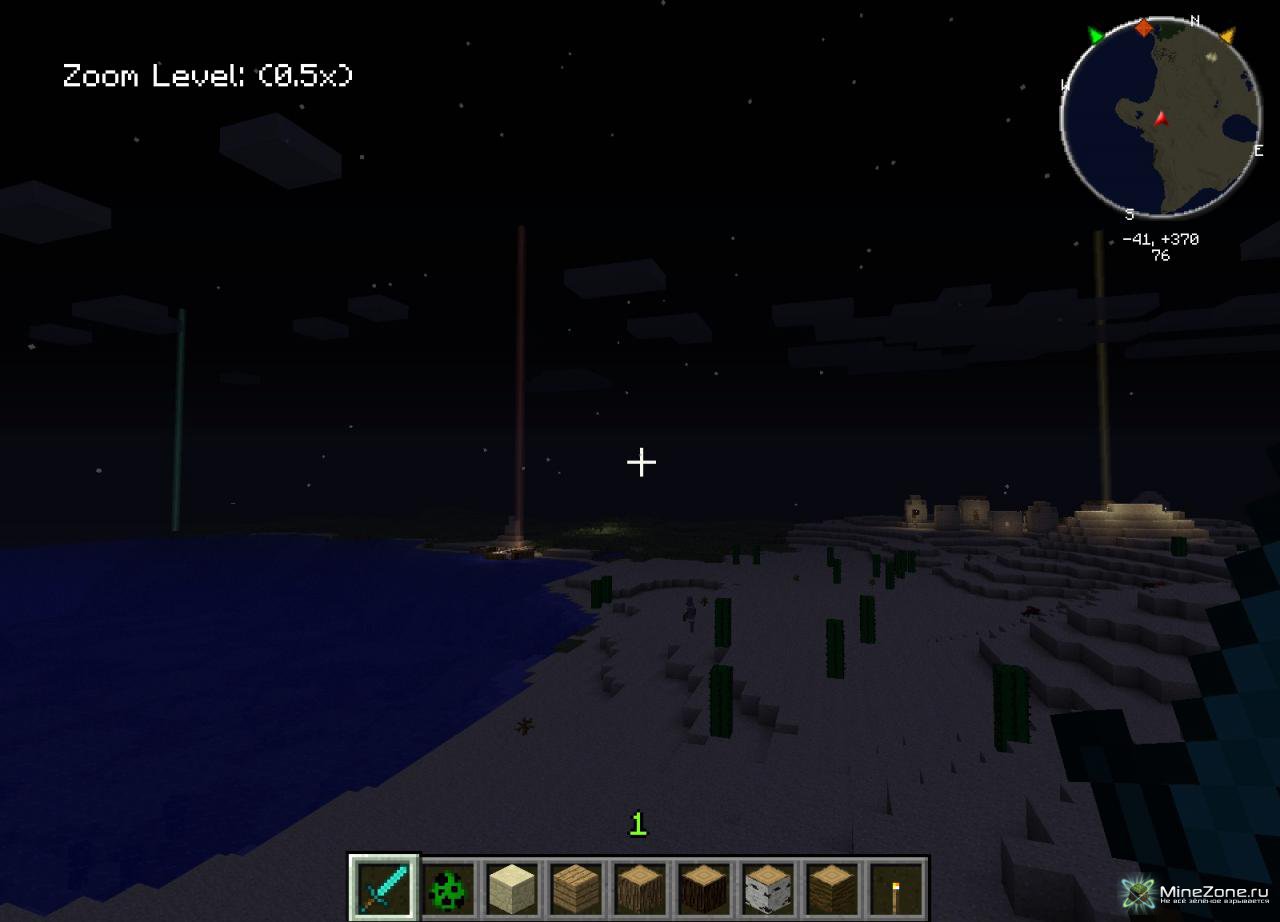This screenshot has height=922, width=1280.
Task: Open the MineZone.ru watermark logo
Action: pyautogui.click(x=1196, y=893)
